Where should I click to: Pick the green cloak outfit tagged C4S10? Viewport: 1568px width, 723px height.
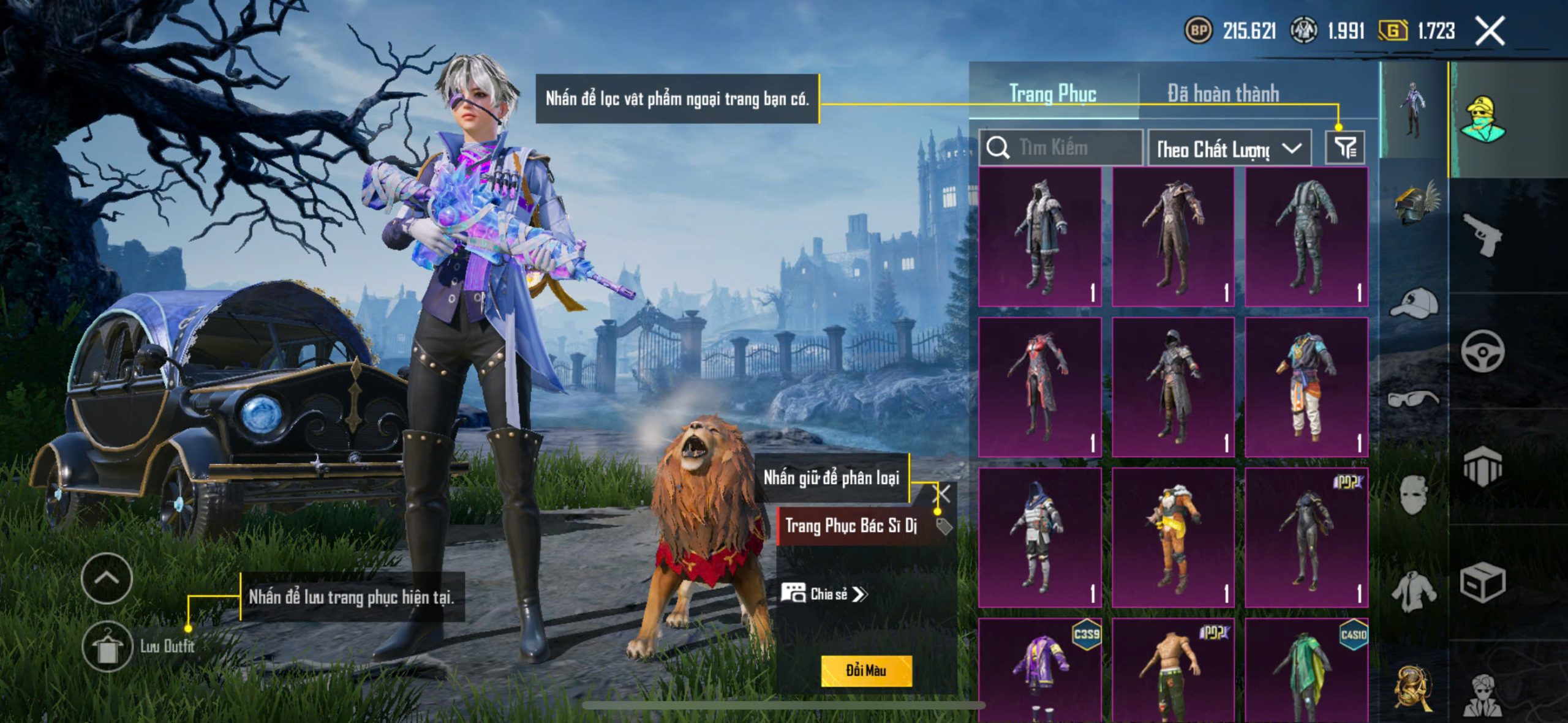coord(1306,669)
